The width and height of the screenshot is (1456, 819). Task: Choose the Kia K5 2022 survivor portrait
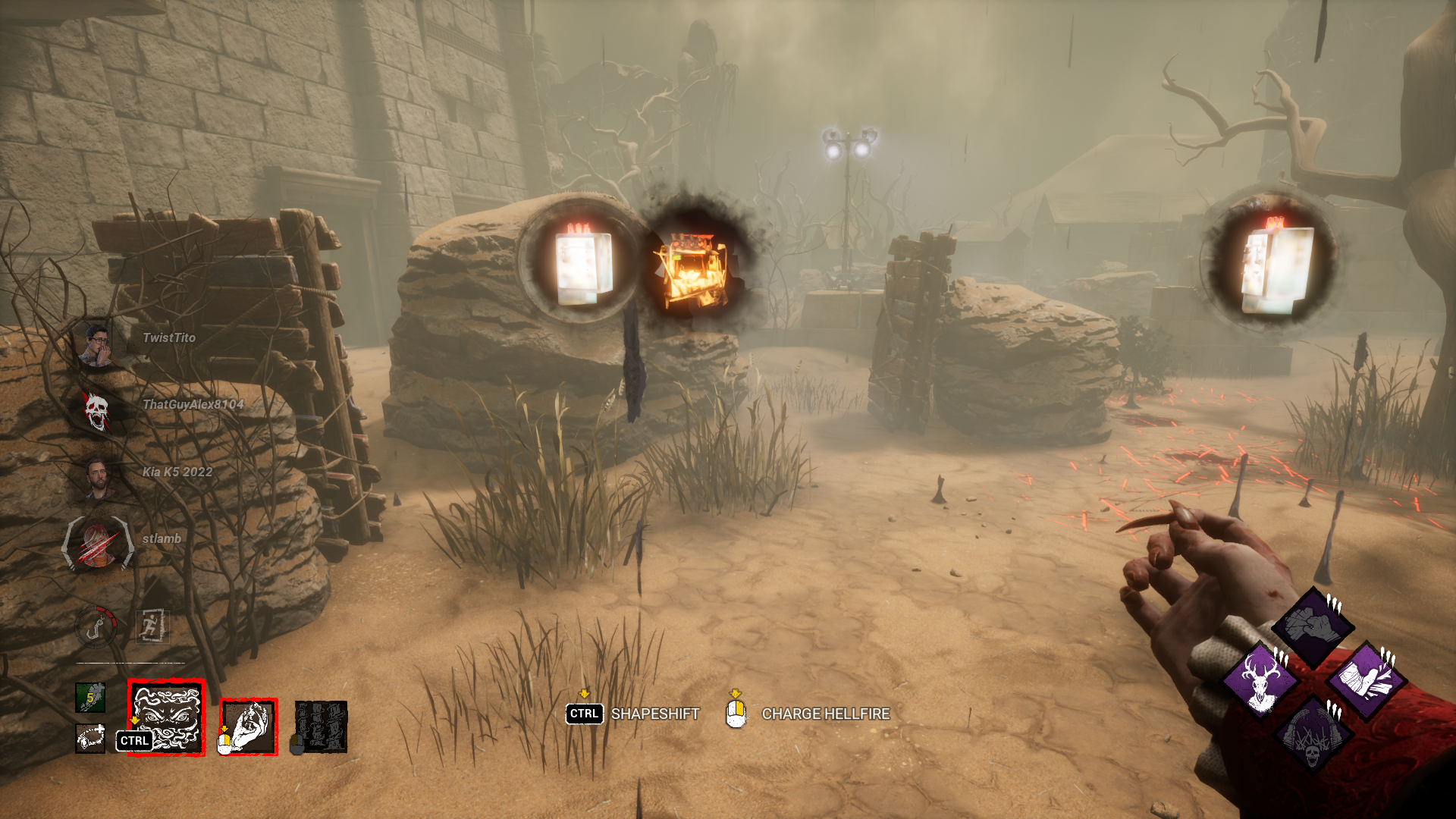pos(98,479)
